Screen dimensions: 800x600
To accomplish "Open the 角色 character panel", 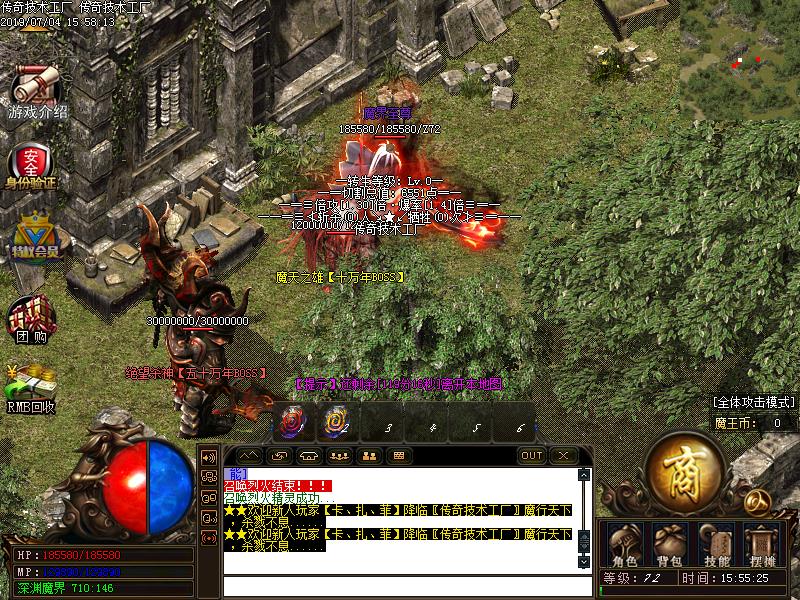I will click(624, 543).
